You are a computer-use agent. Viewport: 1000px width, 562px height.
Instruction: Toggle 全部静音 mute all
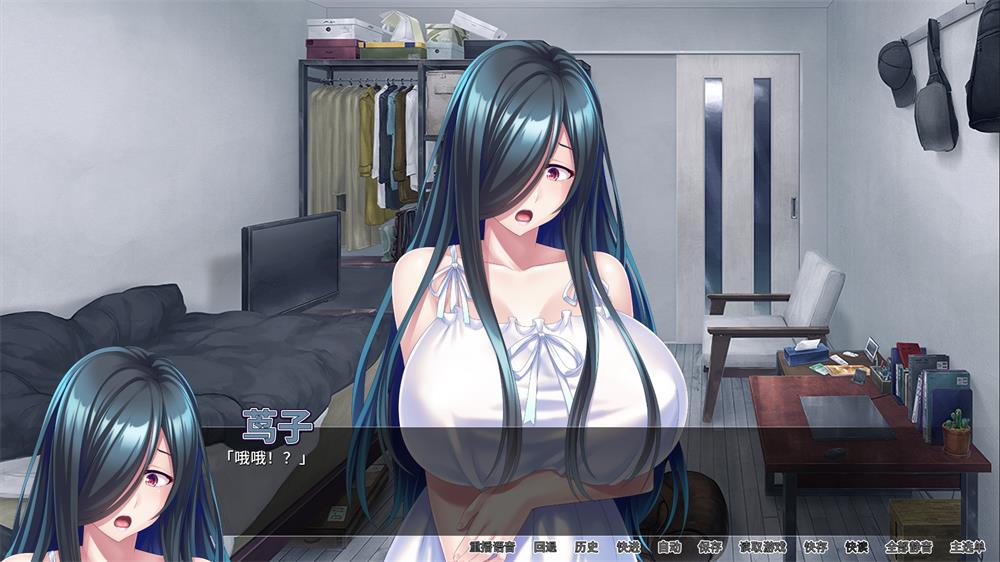908,547
